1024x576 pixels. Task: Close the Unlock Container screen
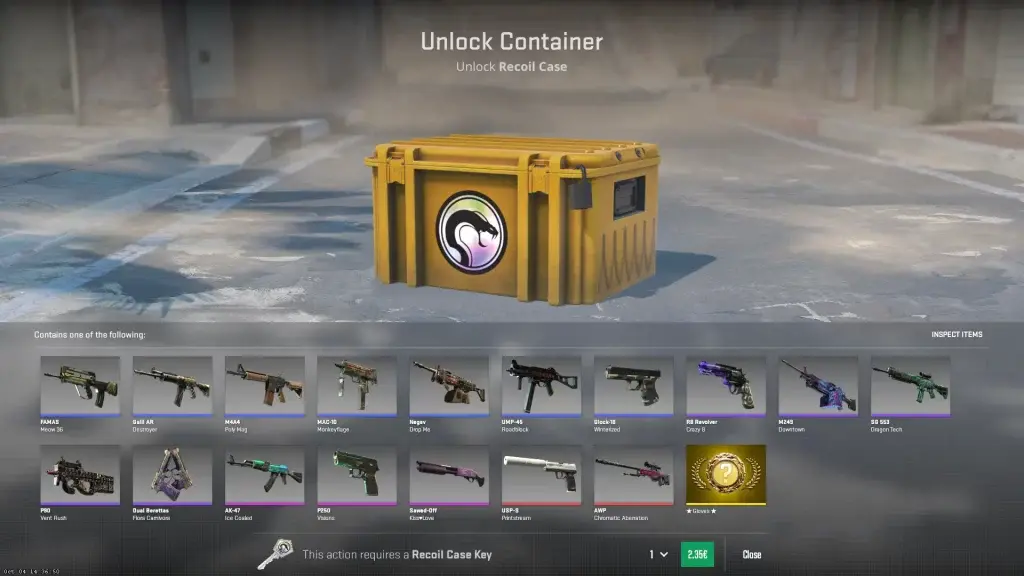click(x=751, y=554)
